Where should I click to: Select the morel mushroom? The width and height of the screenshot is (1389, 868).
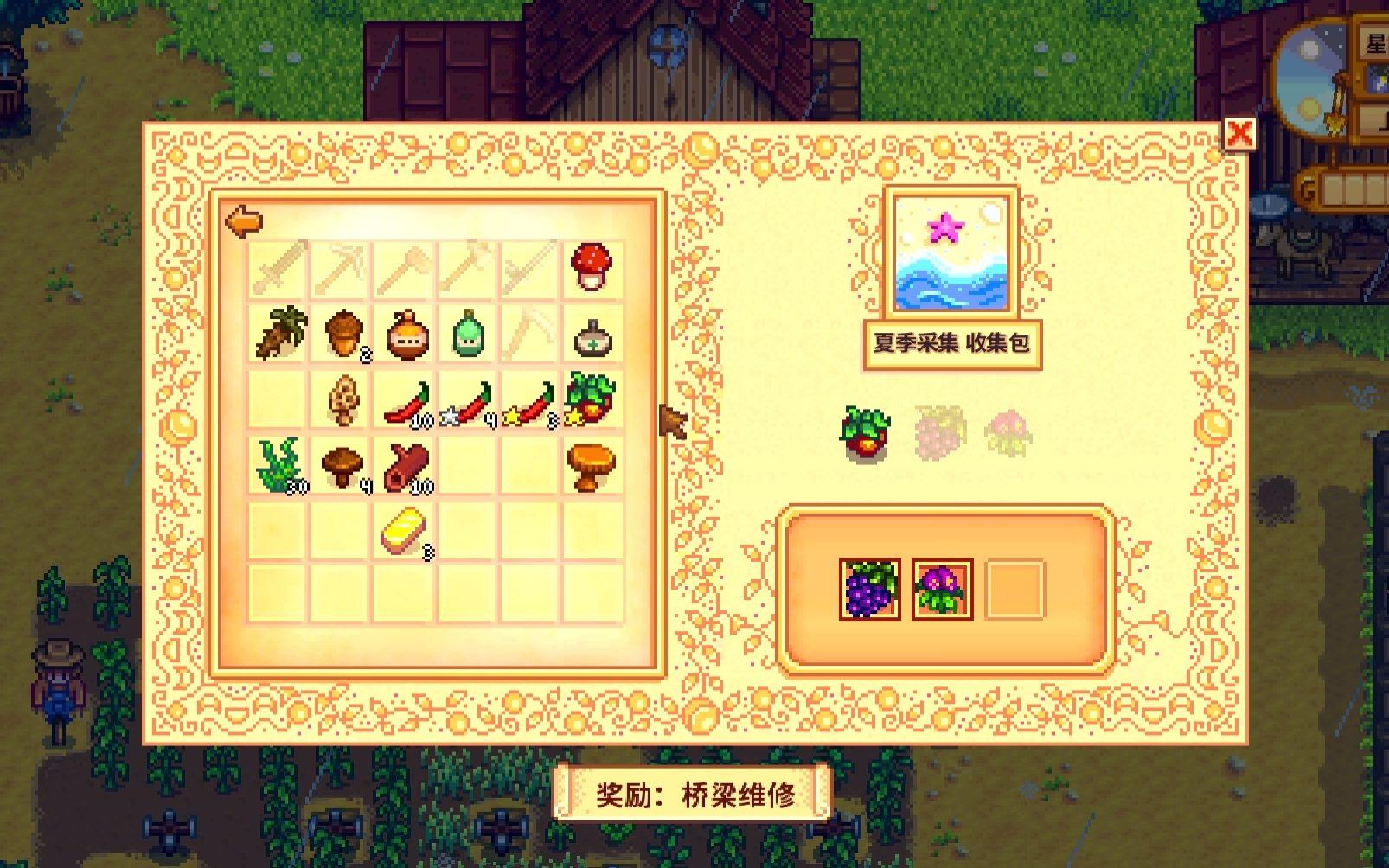point(344,399)
